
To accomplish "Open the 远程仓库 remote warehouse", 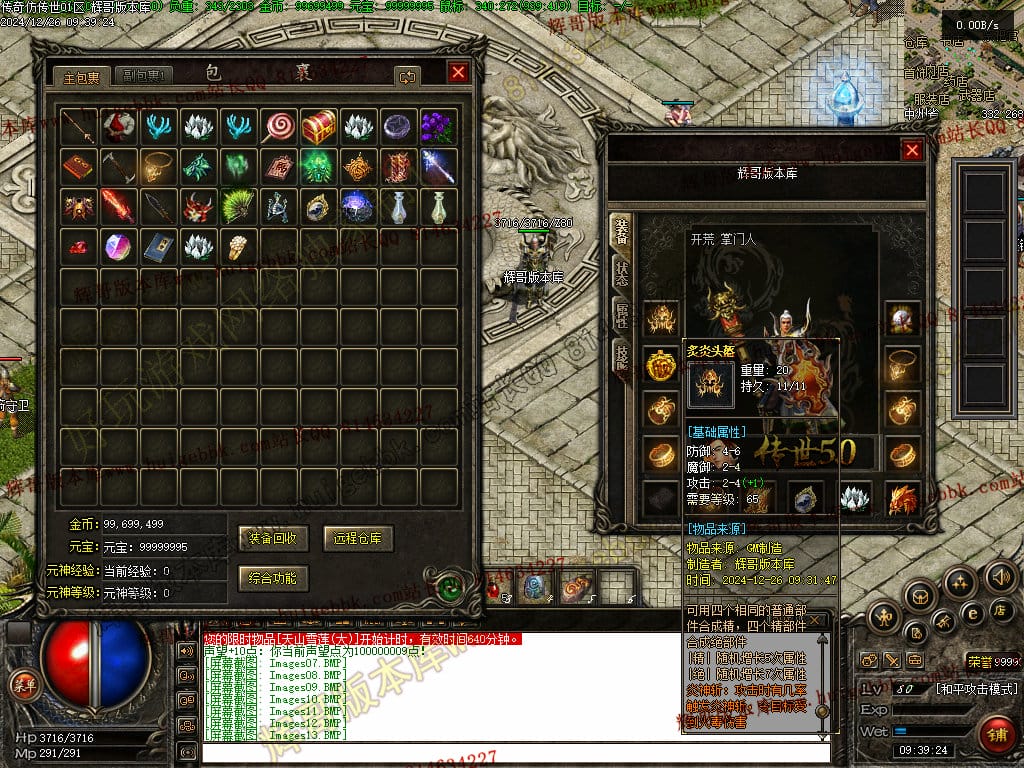I will pyautogui.click(x=358, y=538).
